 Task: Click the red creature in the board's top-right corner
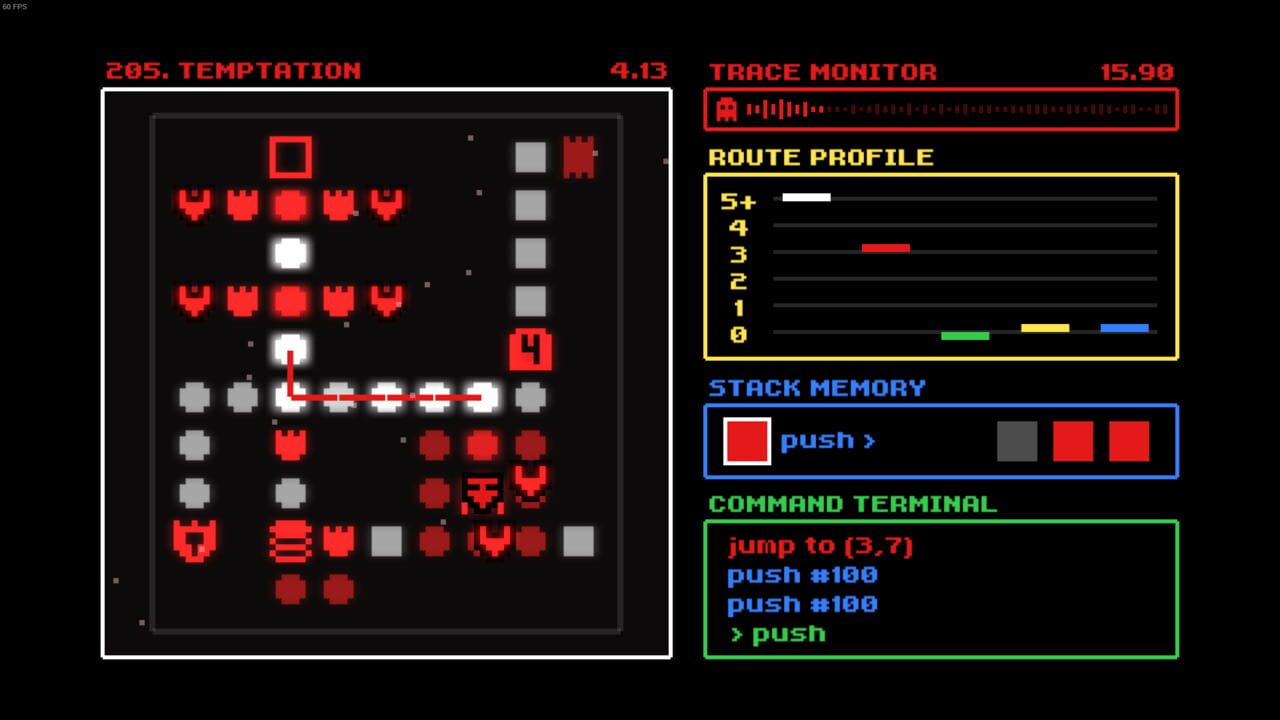click(x=579, y=157)
